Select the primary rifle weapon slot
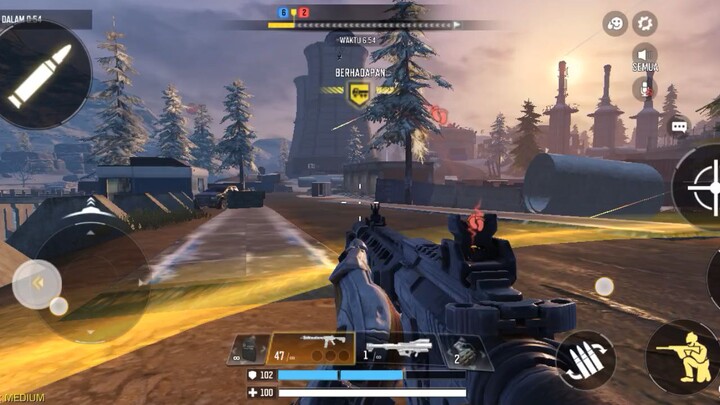720x405 pixels. click(311, 349)
